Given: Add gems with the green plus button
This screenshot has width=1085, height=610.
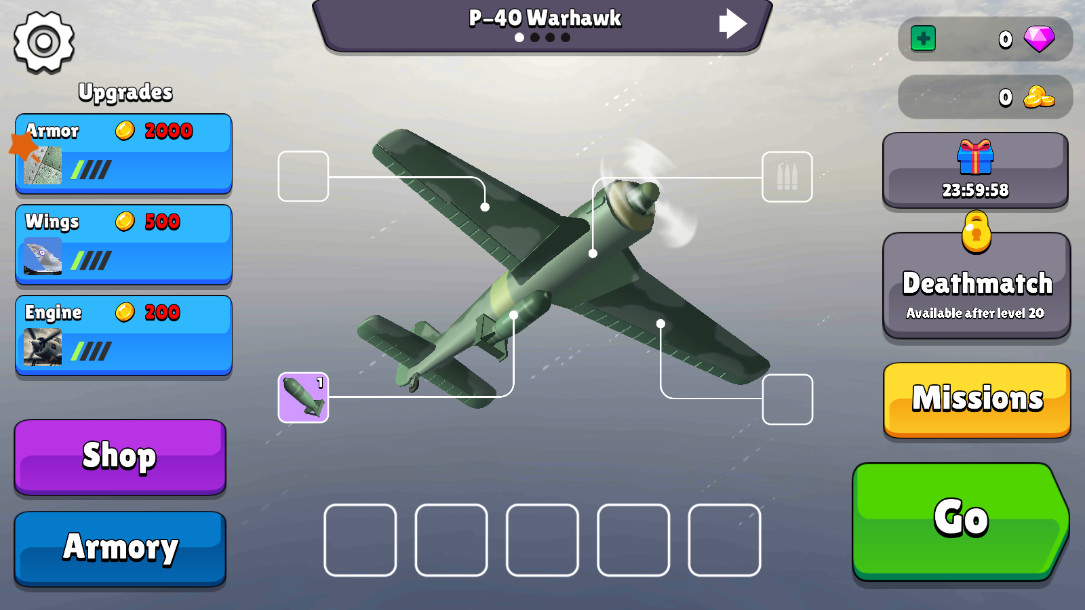Looking at the screenshot, I should tap(923, 39).
